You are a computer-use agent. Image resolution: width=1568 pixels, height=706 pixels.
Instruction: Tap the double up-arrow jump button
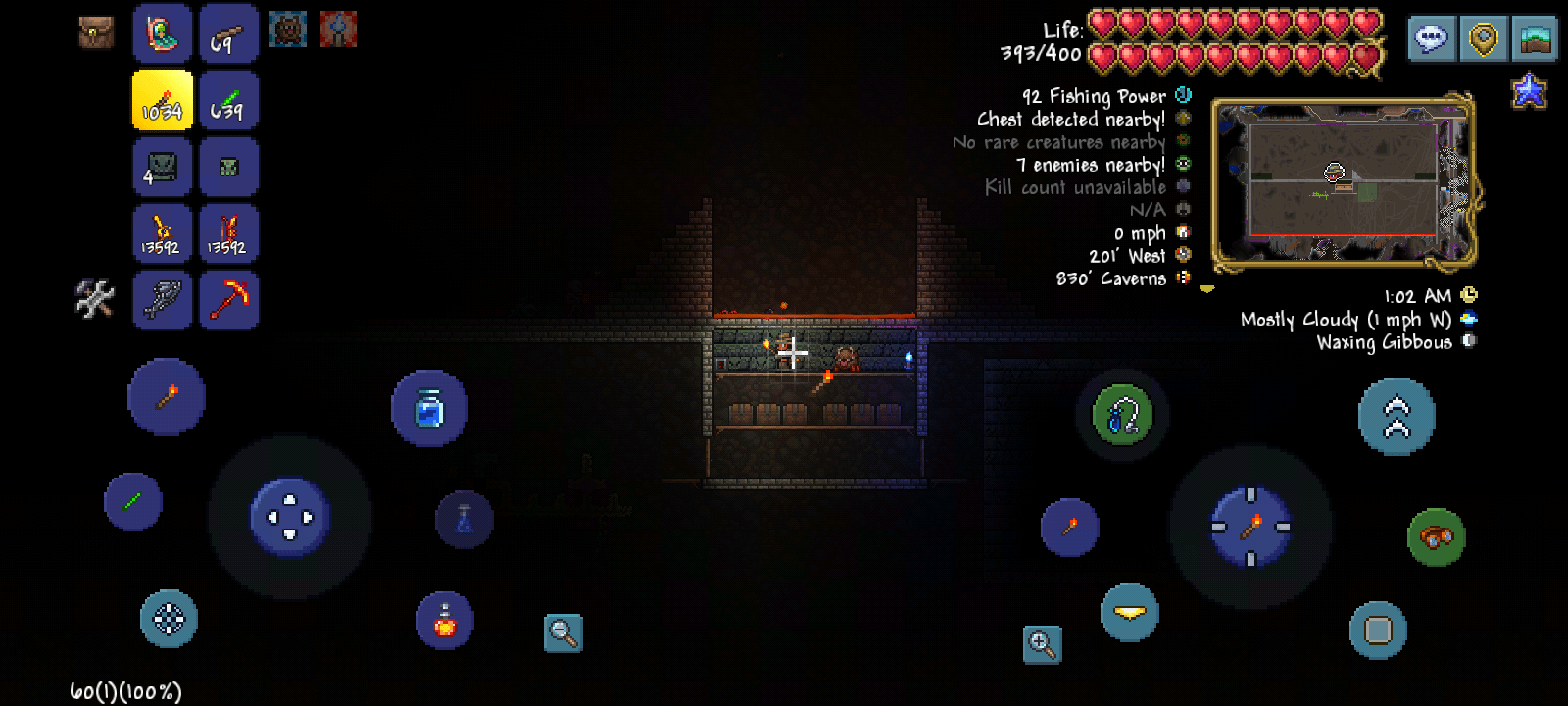click(x=1396, y=417)
